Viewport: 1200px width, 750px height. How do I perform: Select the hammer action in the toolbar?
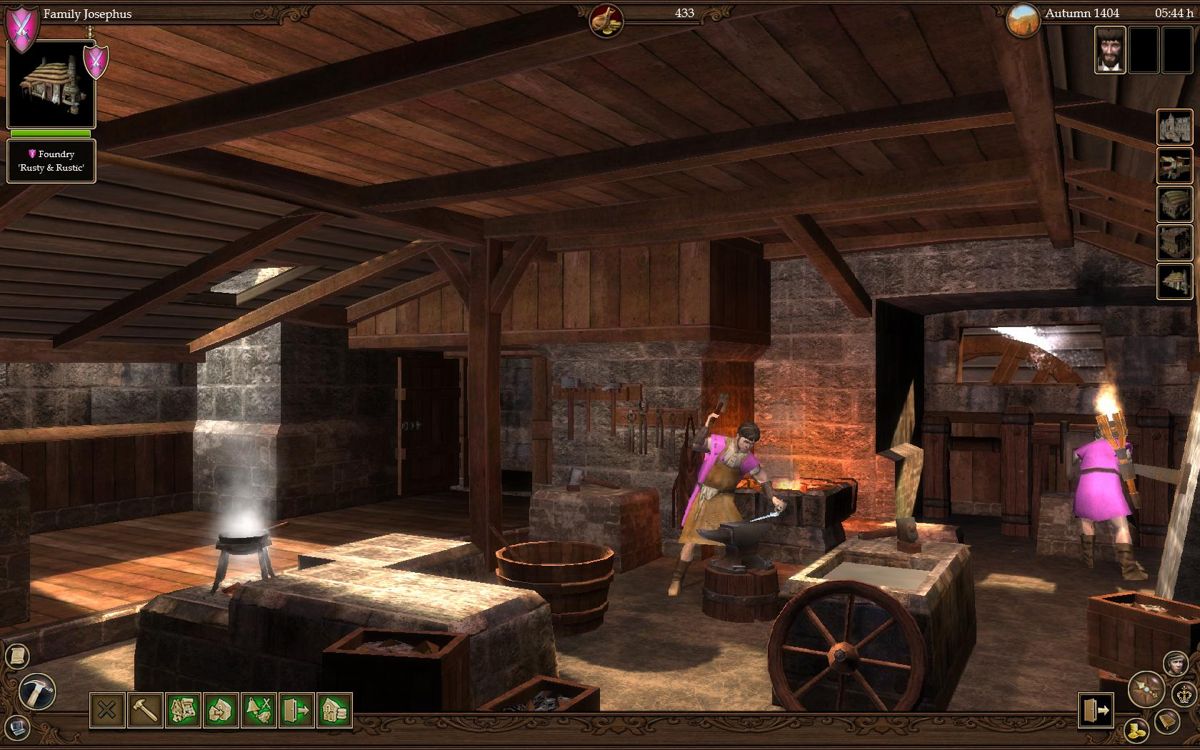146,710
